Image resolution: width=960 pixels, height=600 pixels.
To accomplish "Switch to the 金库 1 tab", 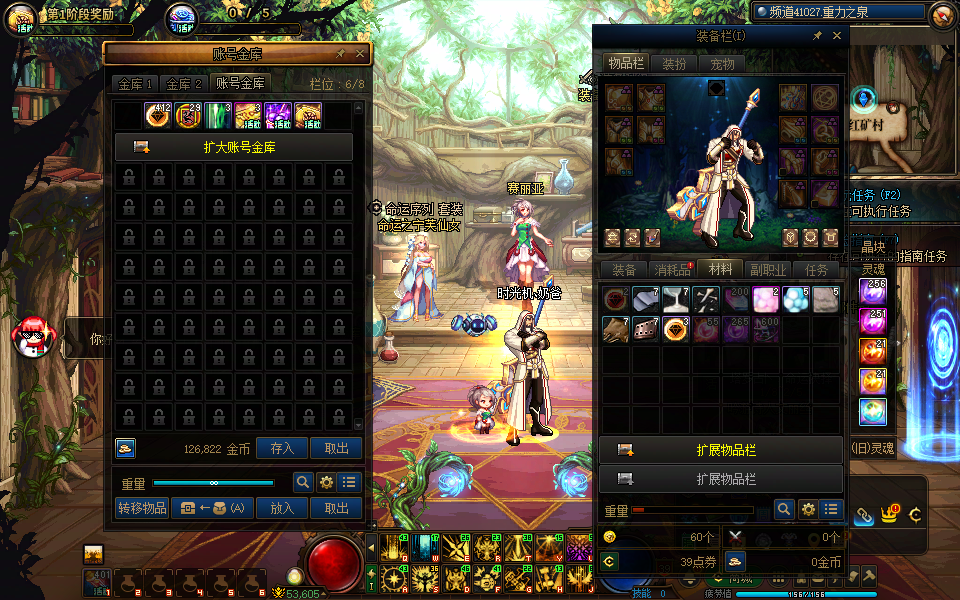I will [135, 84].
